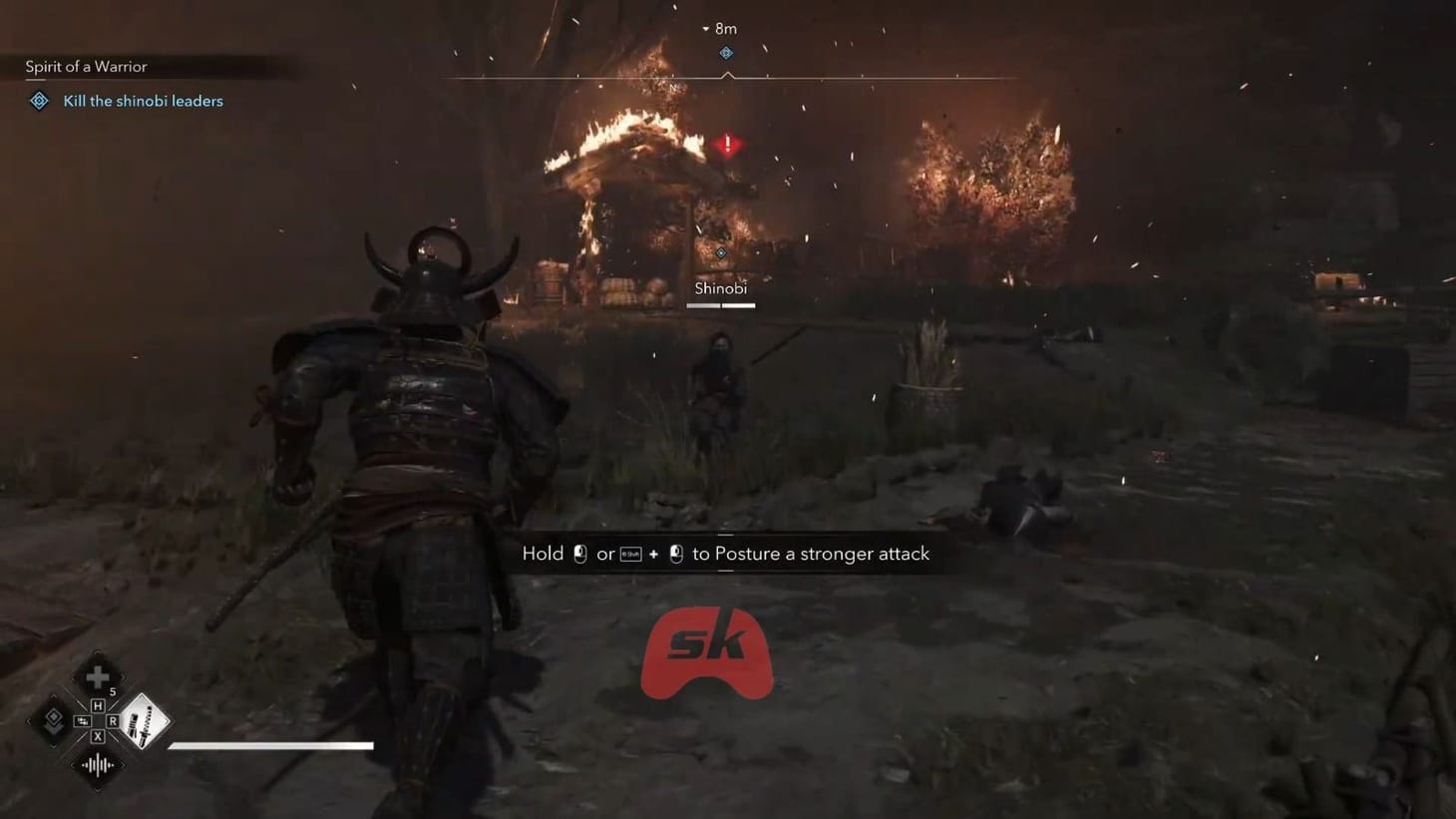Click the mouse icon in the Posture tutorial prompt
The height and width of the screenshot is (819, 1456).
[x=580, y=553]
